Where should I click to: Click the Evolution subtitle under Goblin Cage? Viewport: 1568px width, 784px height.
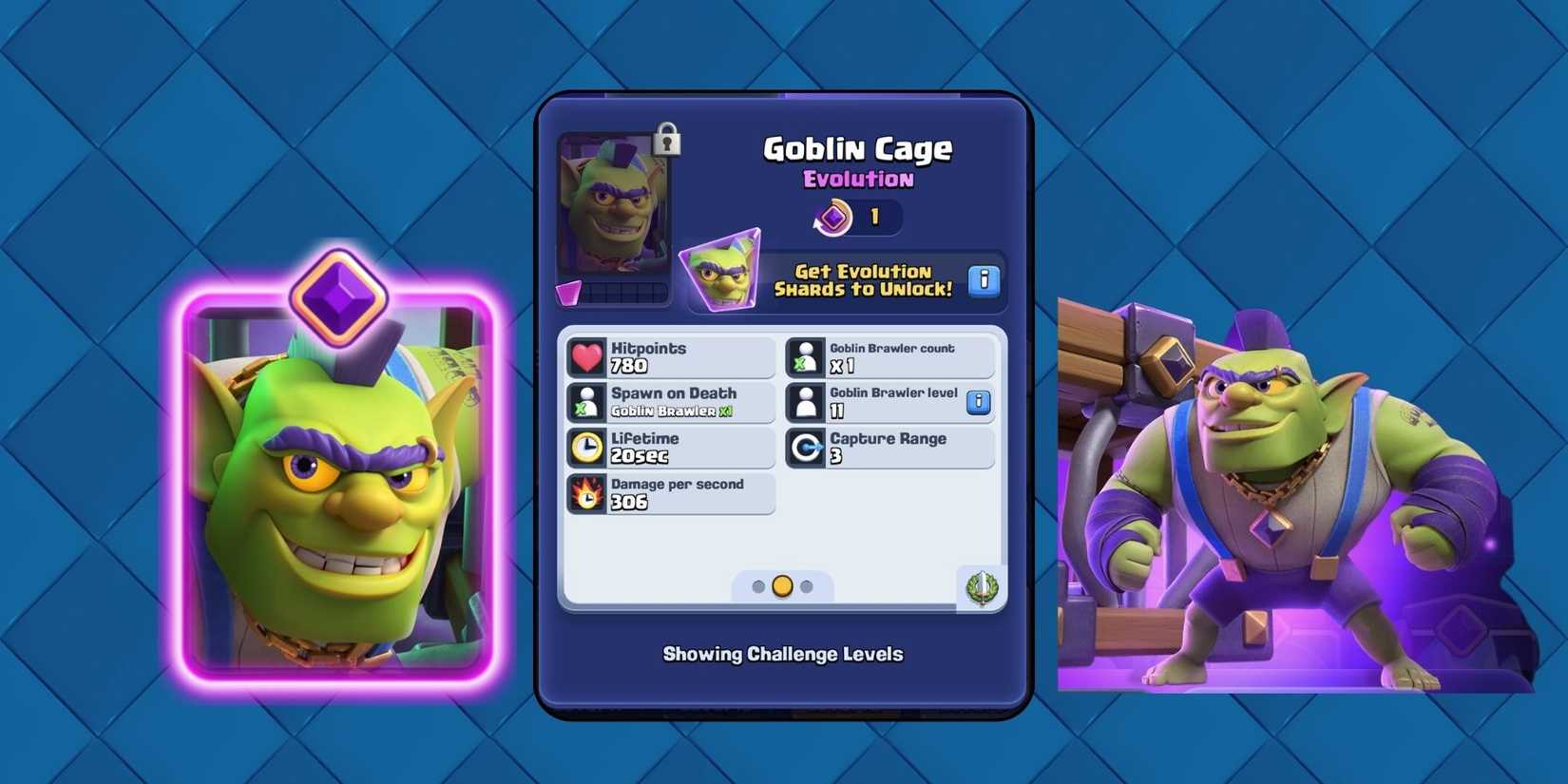point(856,179)
